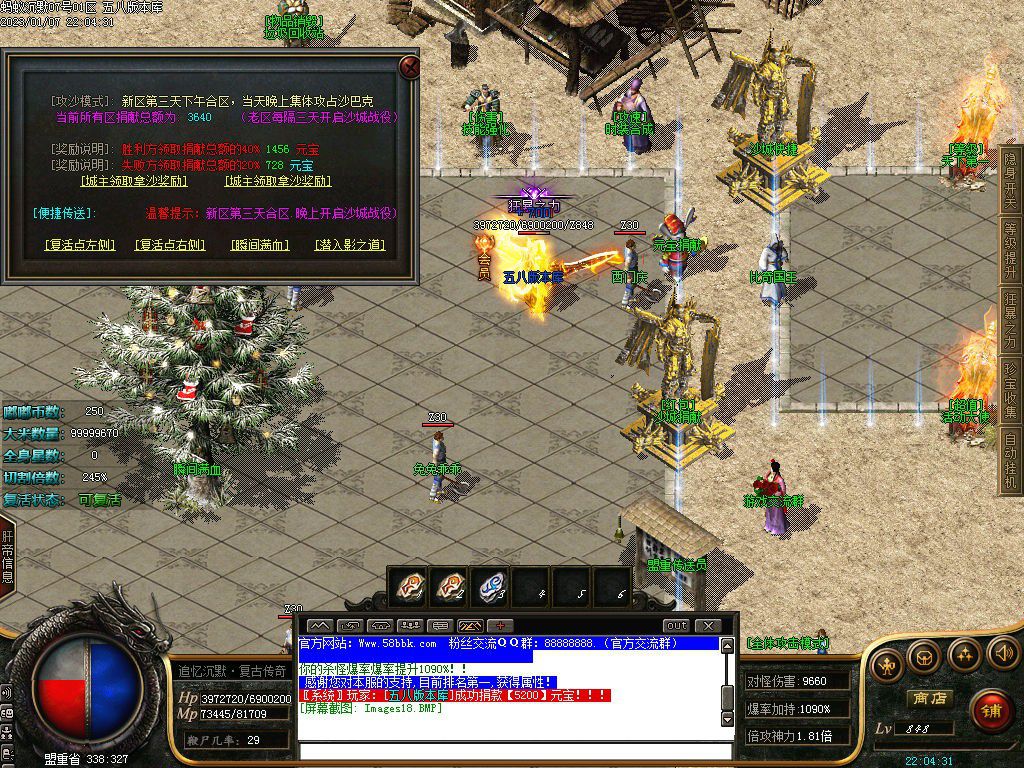1024x768 pixels.
Task: Close the chat window with X
Action: coord(708,626)
